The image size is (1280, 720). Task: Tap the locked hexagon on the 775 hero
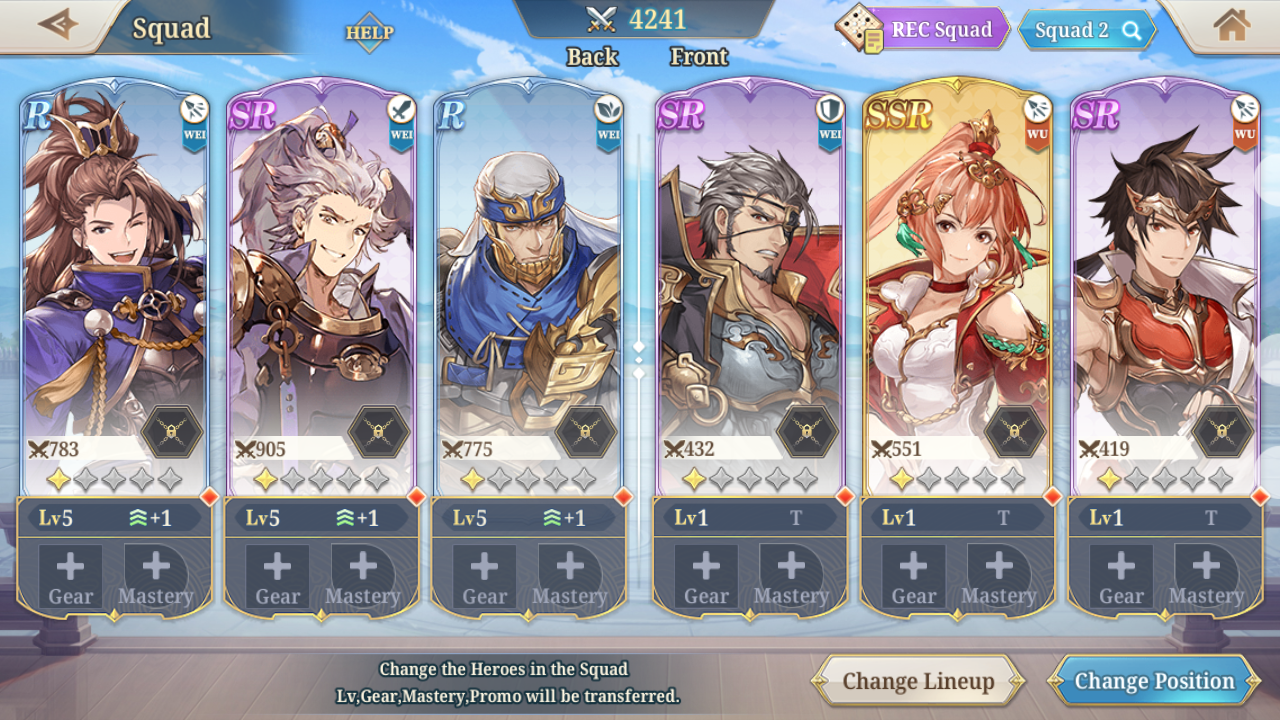(x=585, y=432)
